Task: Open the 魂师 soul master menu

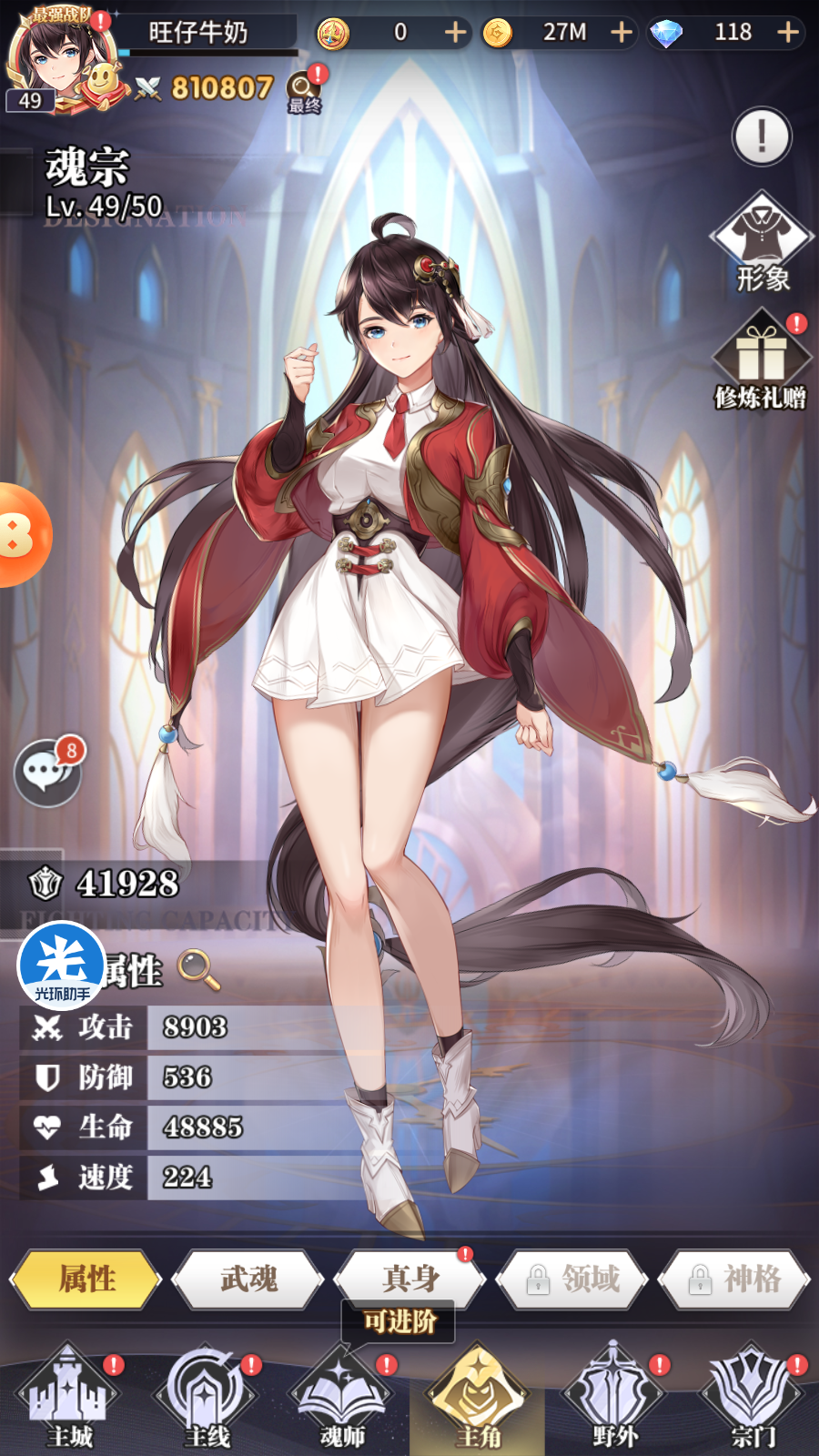Action: (x=342, y=1397)
